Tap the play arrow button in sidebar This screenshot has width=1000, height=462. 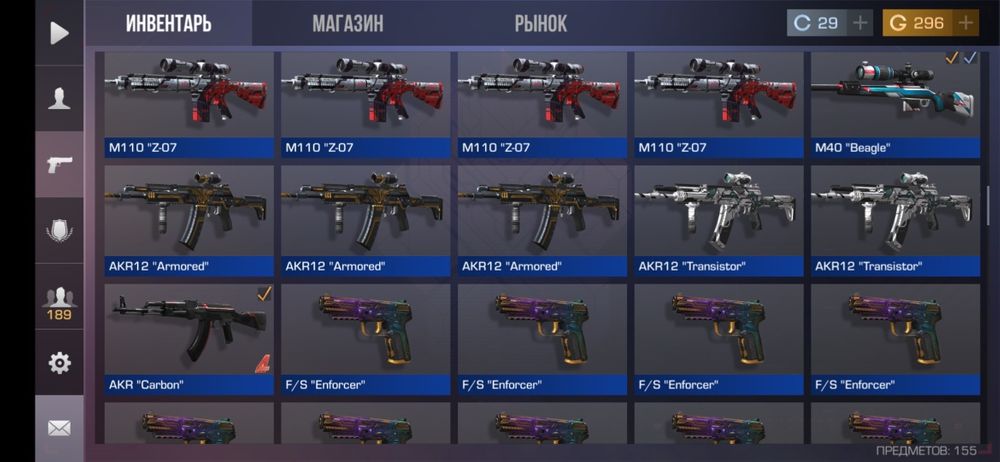(59, 33)
